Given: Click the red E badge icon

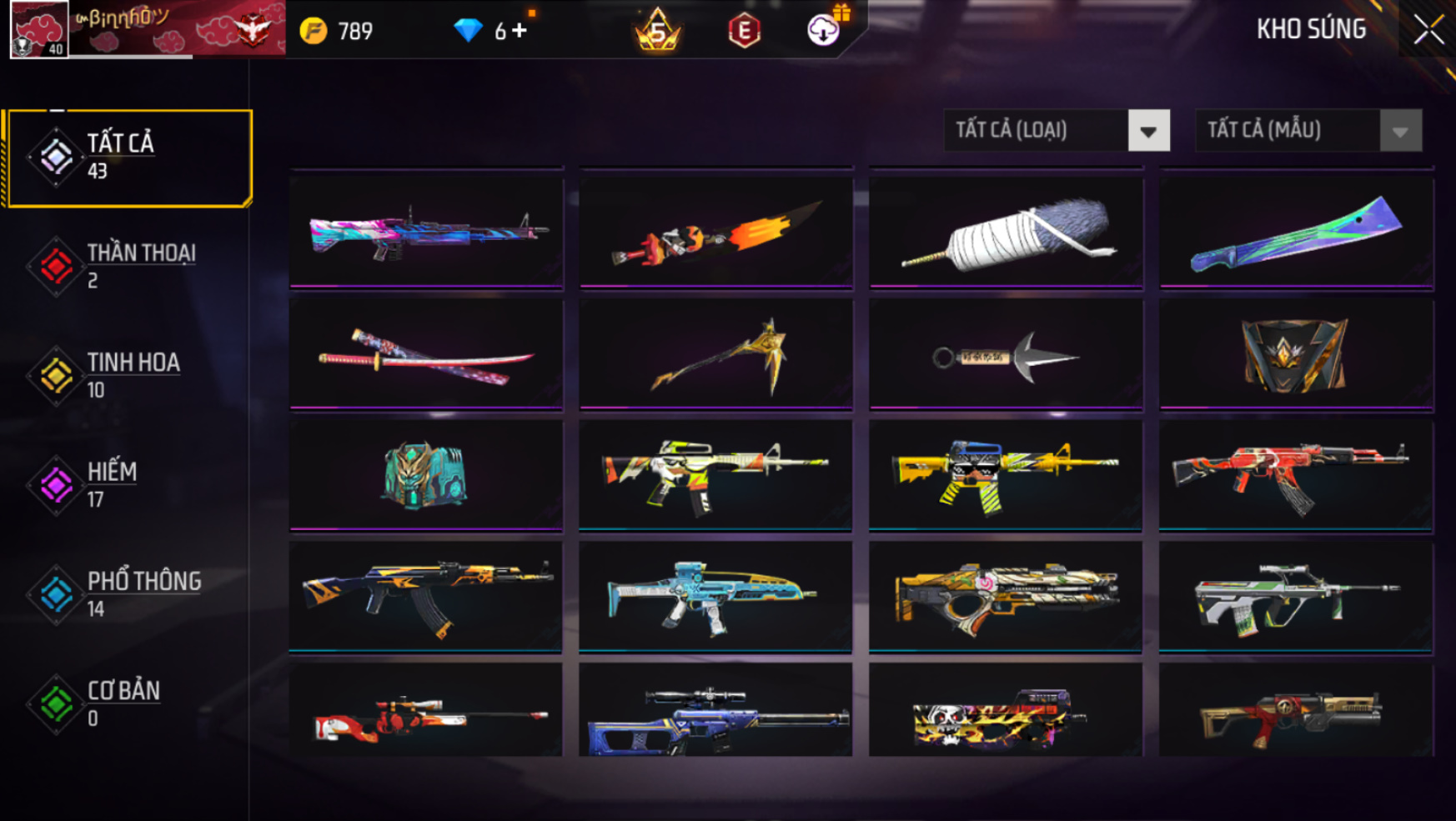Looking at the screenshot, I should tap(744, 32).
